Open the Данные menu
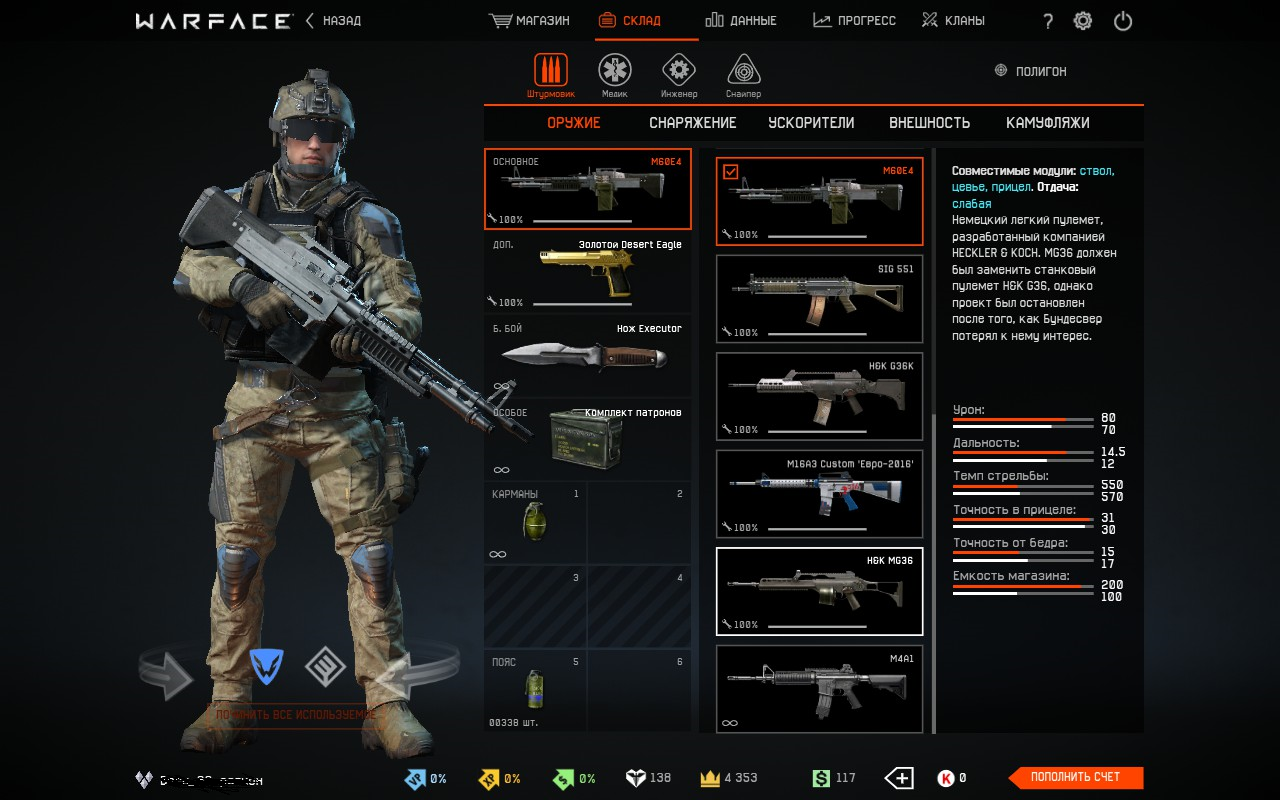 point(741,21)
